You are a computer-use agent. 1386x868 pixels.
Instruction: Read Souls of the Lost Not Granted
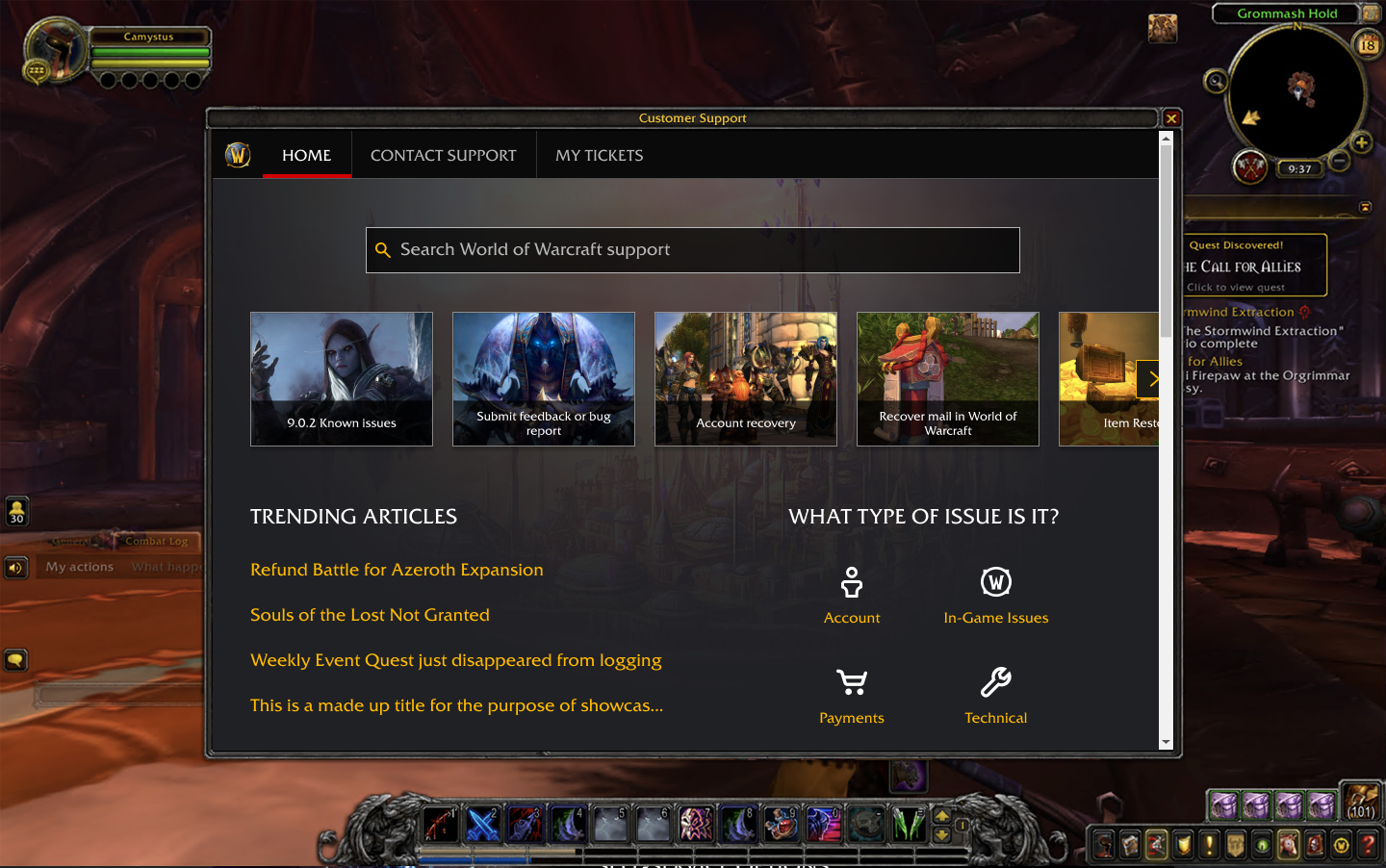coord(370,615)
